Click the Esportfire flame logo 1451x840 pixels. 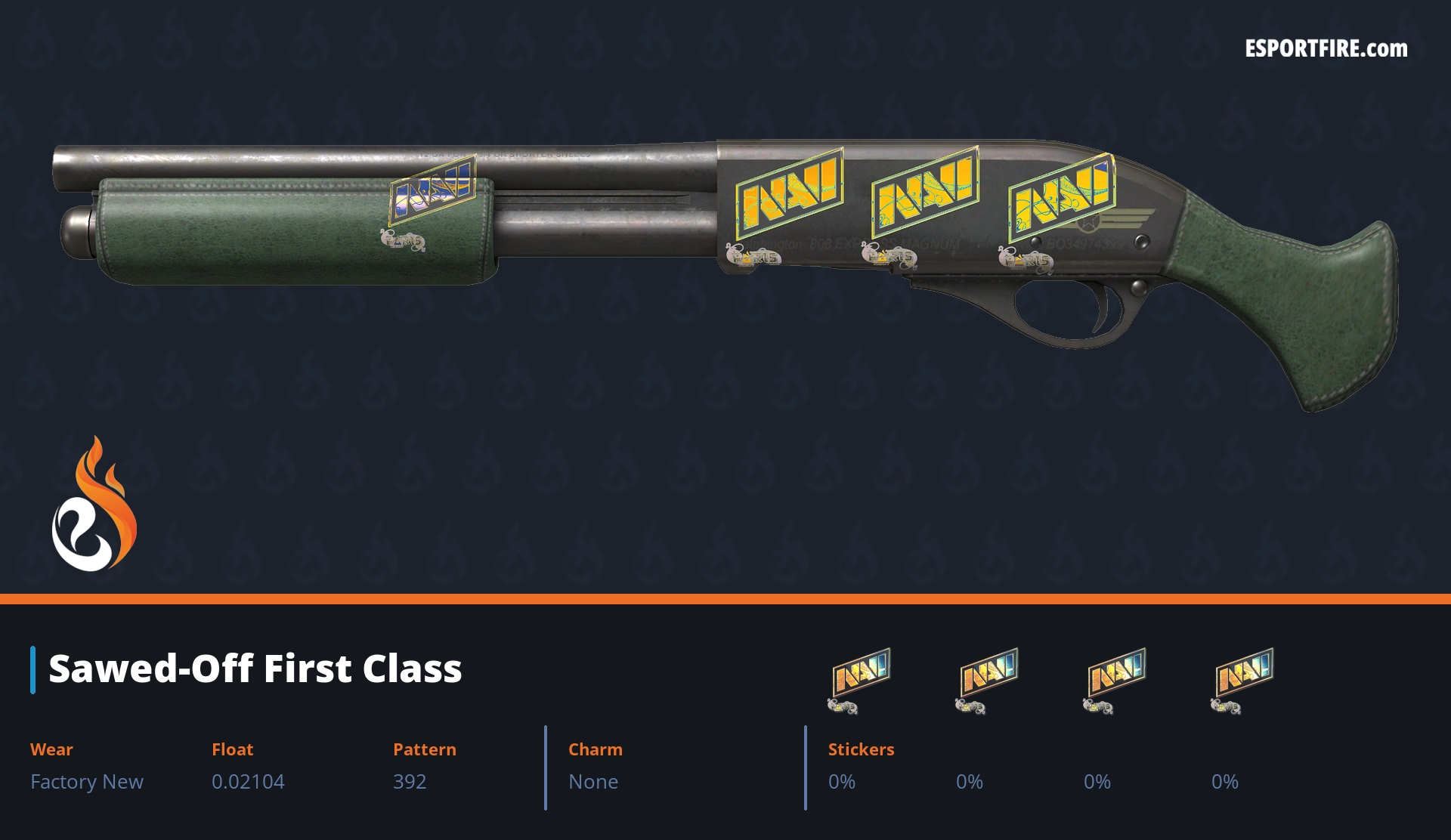pos(94,505)
